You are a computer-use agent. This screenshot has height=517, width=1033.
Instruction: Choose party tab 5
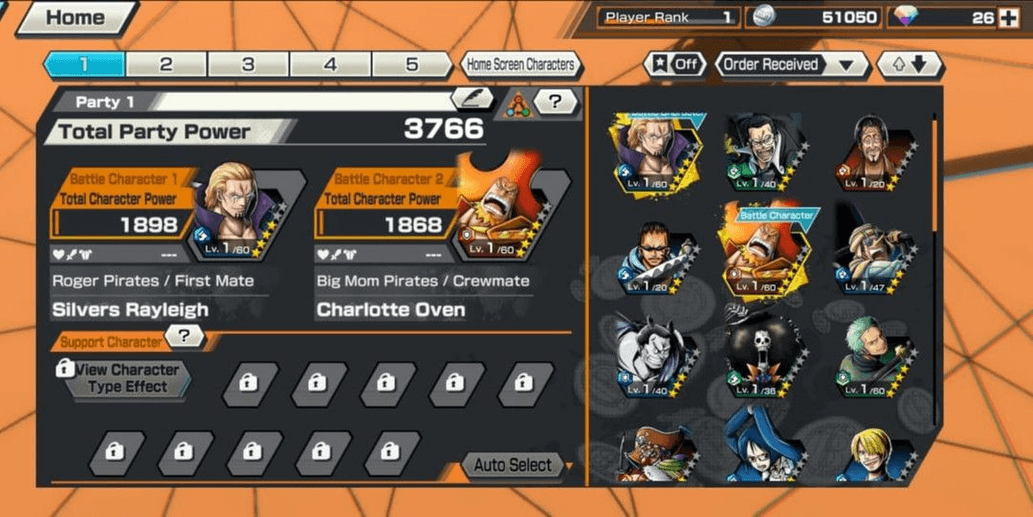[411, 65]
